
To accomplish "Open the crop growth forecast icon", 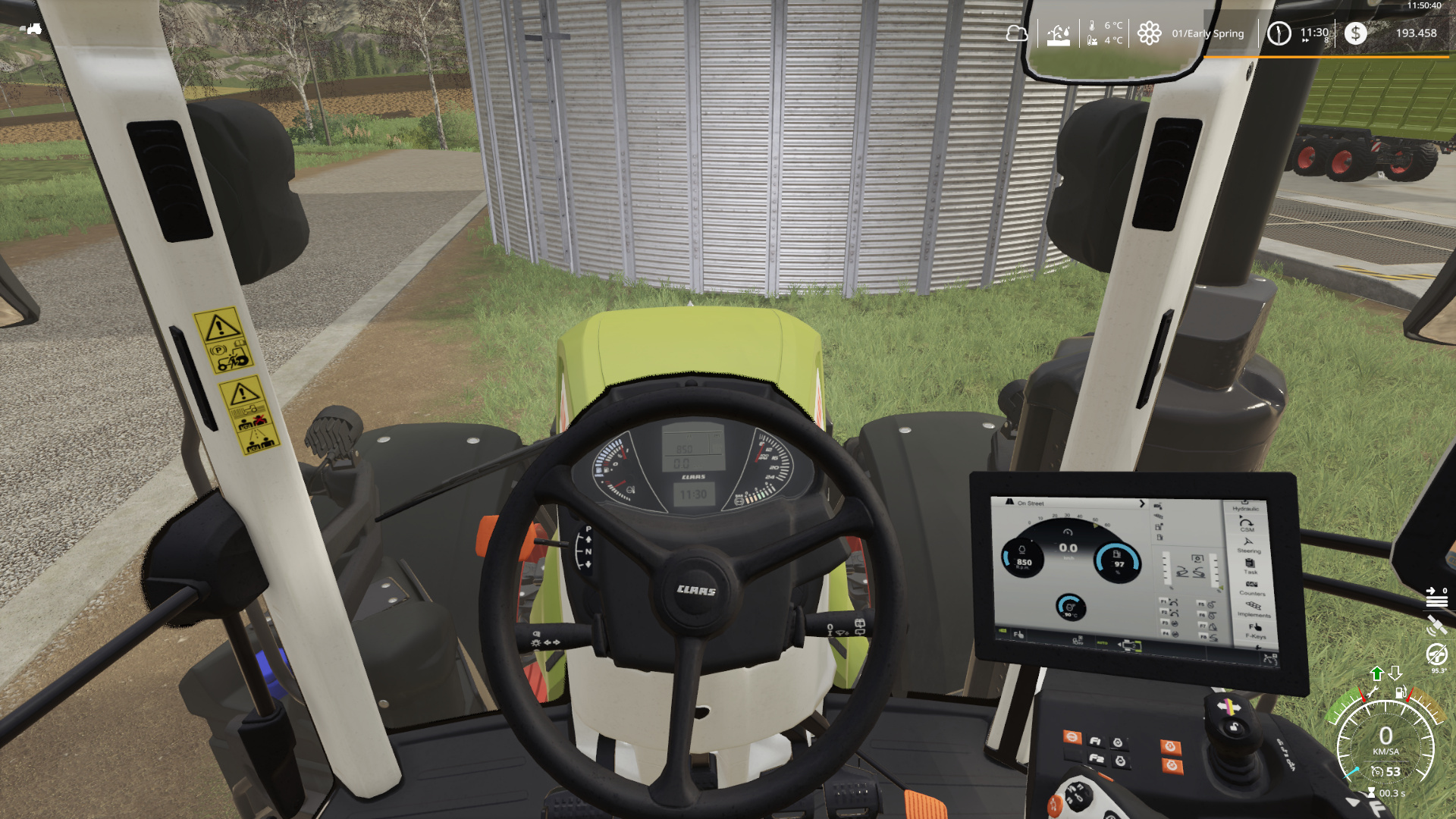I will [x=1059, y=34].
